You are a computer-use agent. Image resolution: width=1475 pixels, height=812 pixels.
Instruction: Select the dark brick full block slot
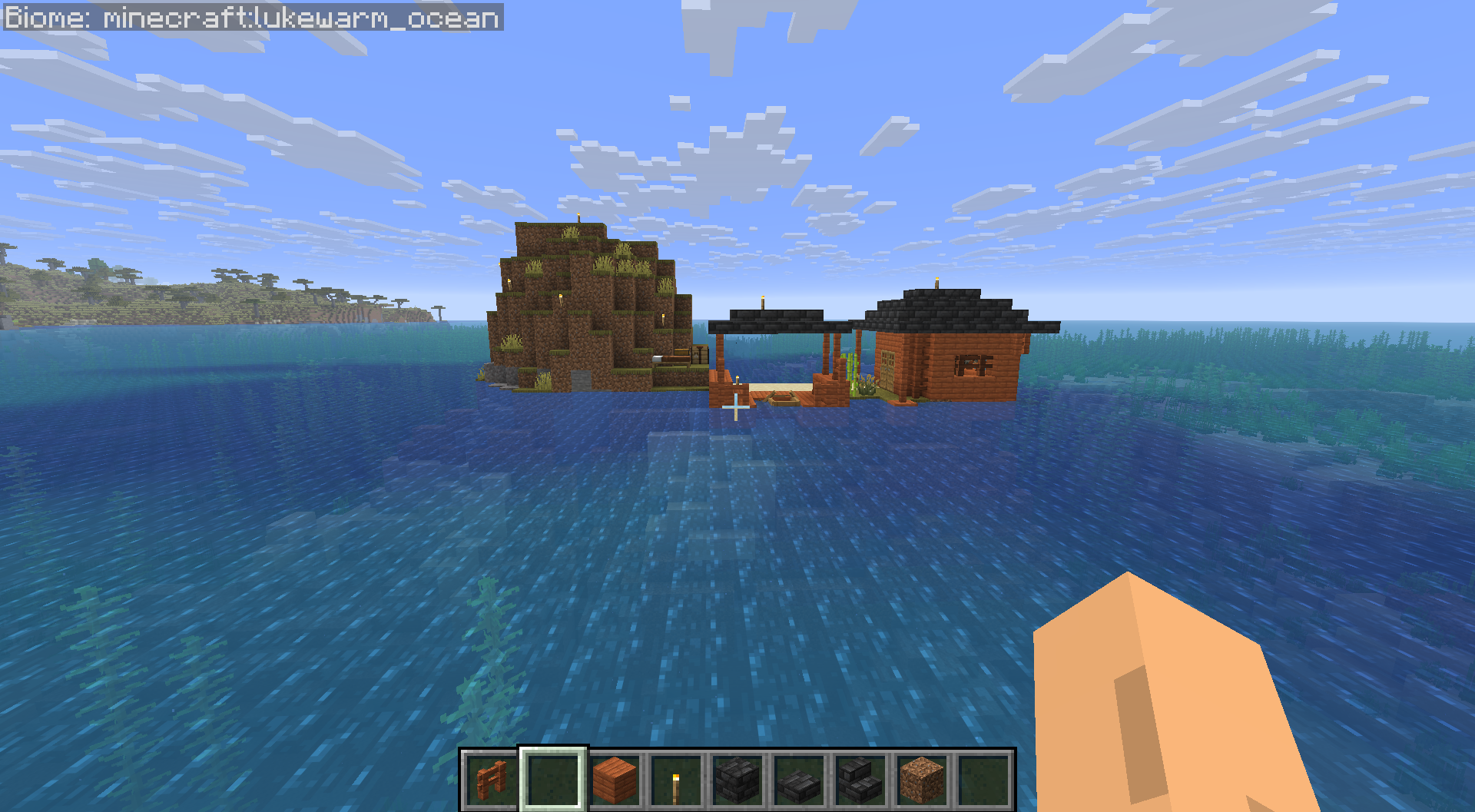coord(737,780)
